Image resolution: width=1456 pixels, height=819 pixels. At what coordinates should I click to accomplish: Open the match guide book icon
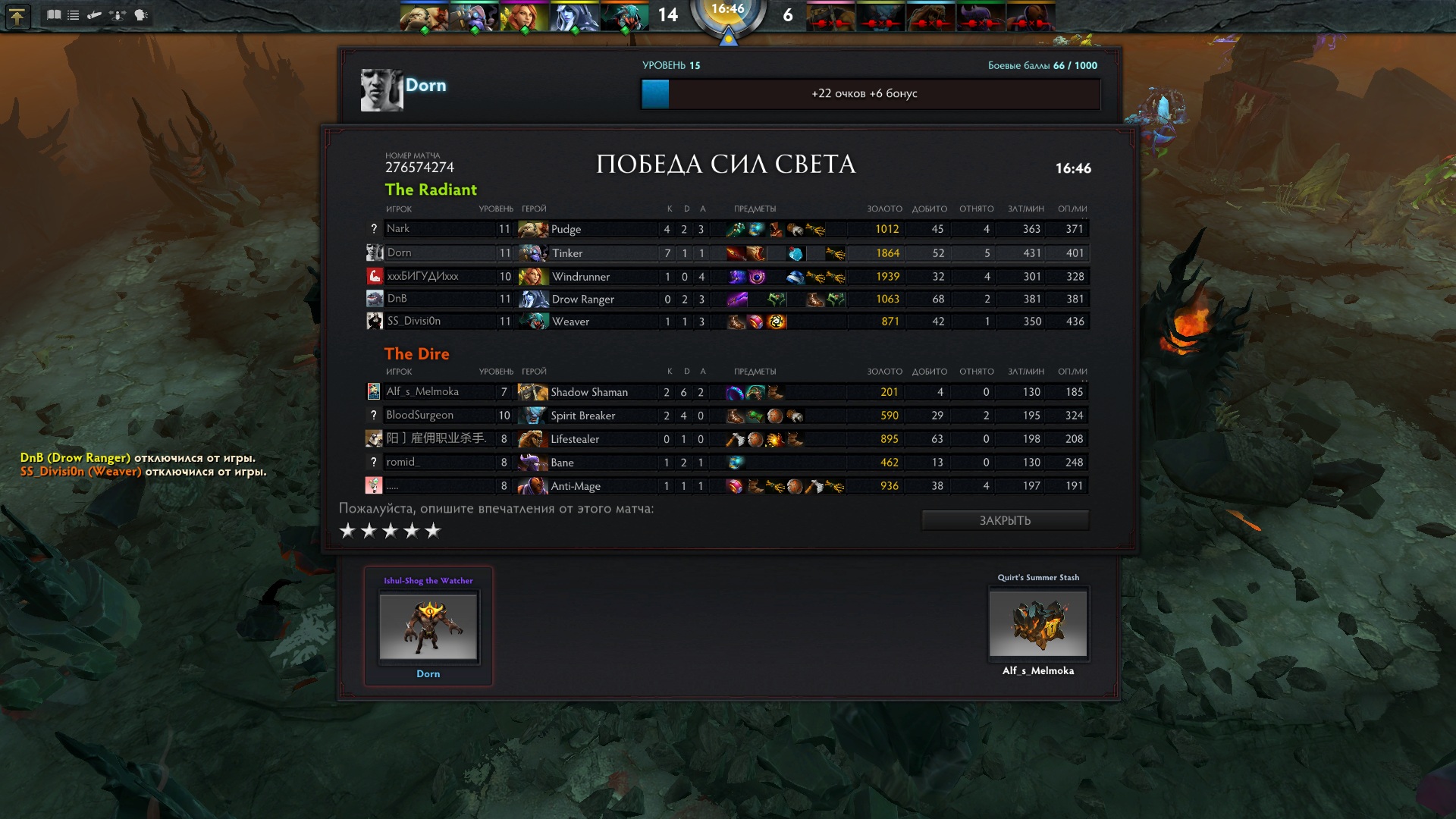click(x=55, y=14)
